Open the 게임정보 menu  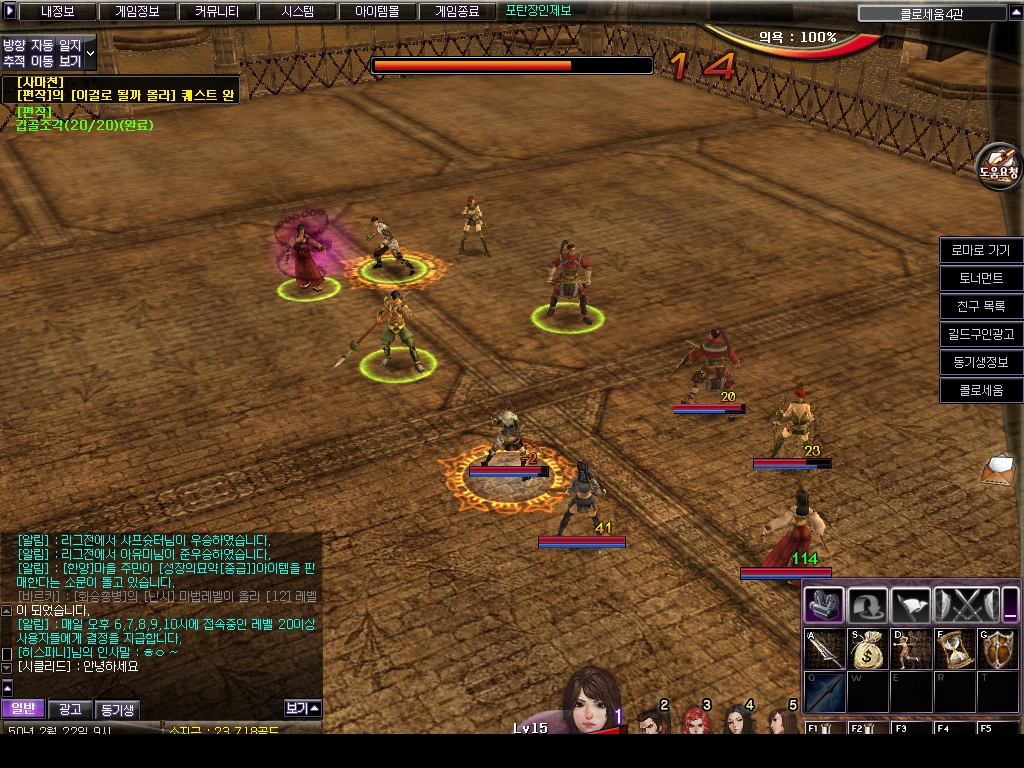click(x=137, y=12)
